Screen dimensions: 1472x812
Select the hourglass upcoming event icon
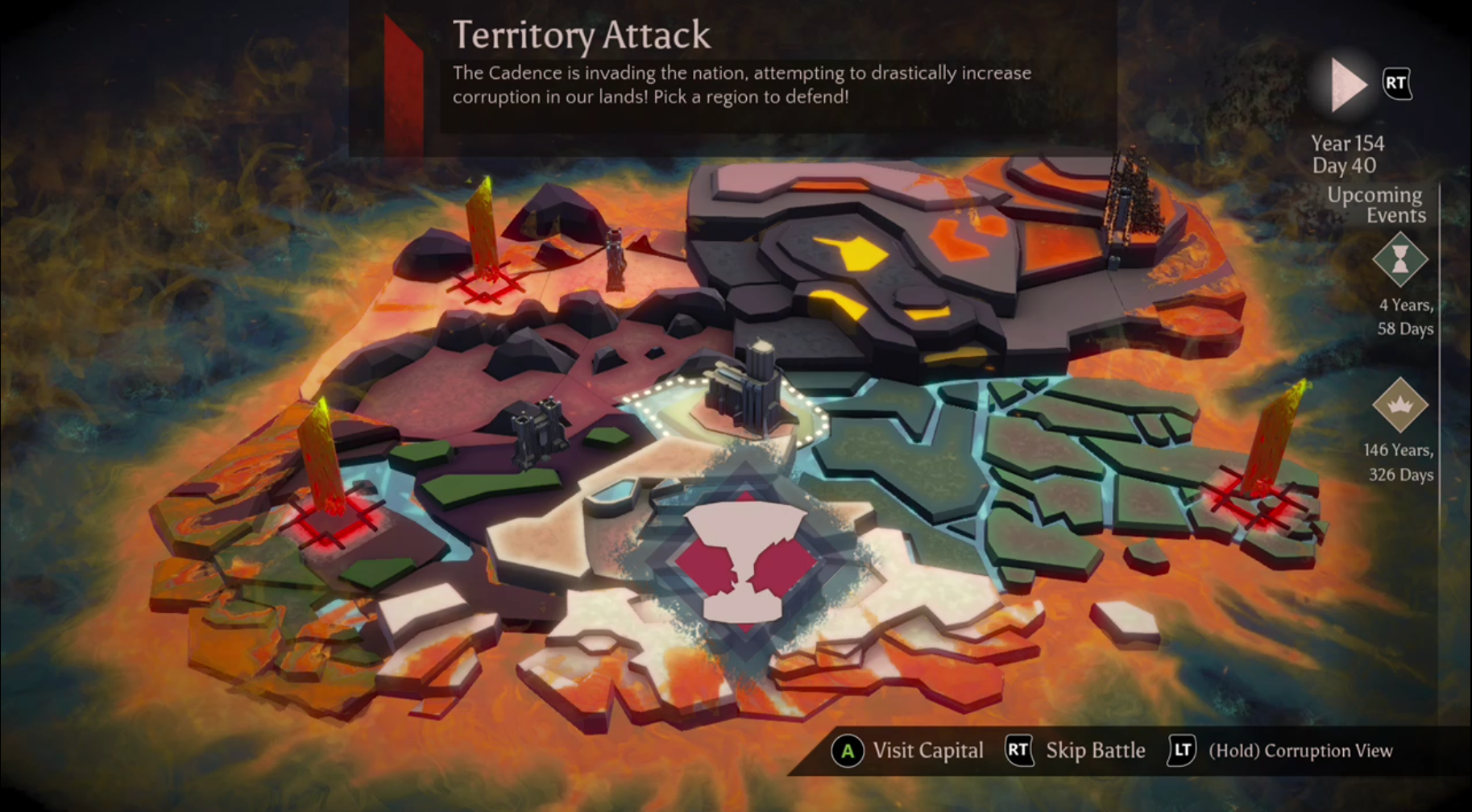1400,259
